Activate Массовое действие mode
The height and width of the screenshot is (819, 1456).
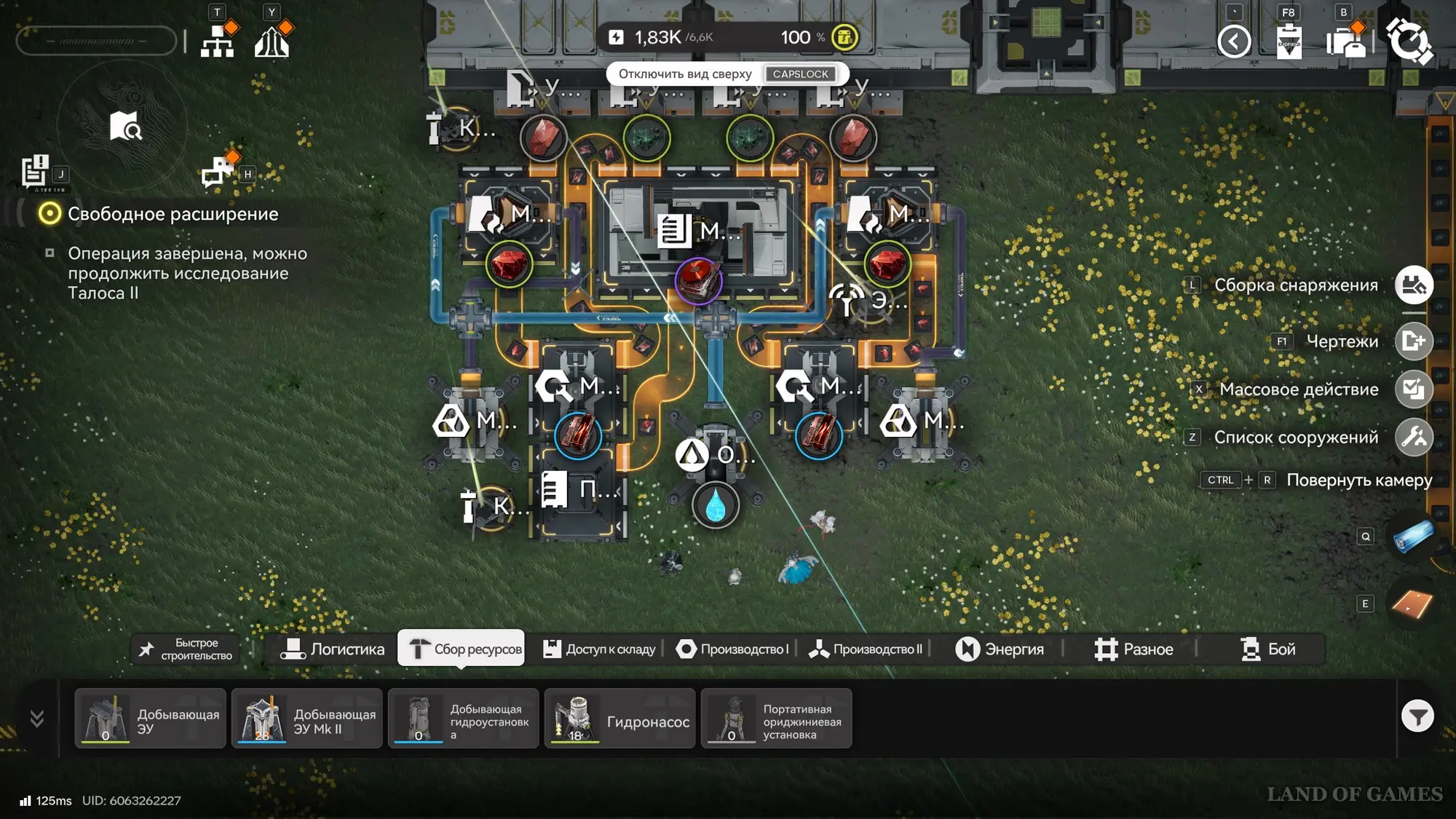pos(1414,389)
